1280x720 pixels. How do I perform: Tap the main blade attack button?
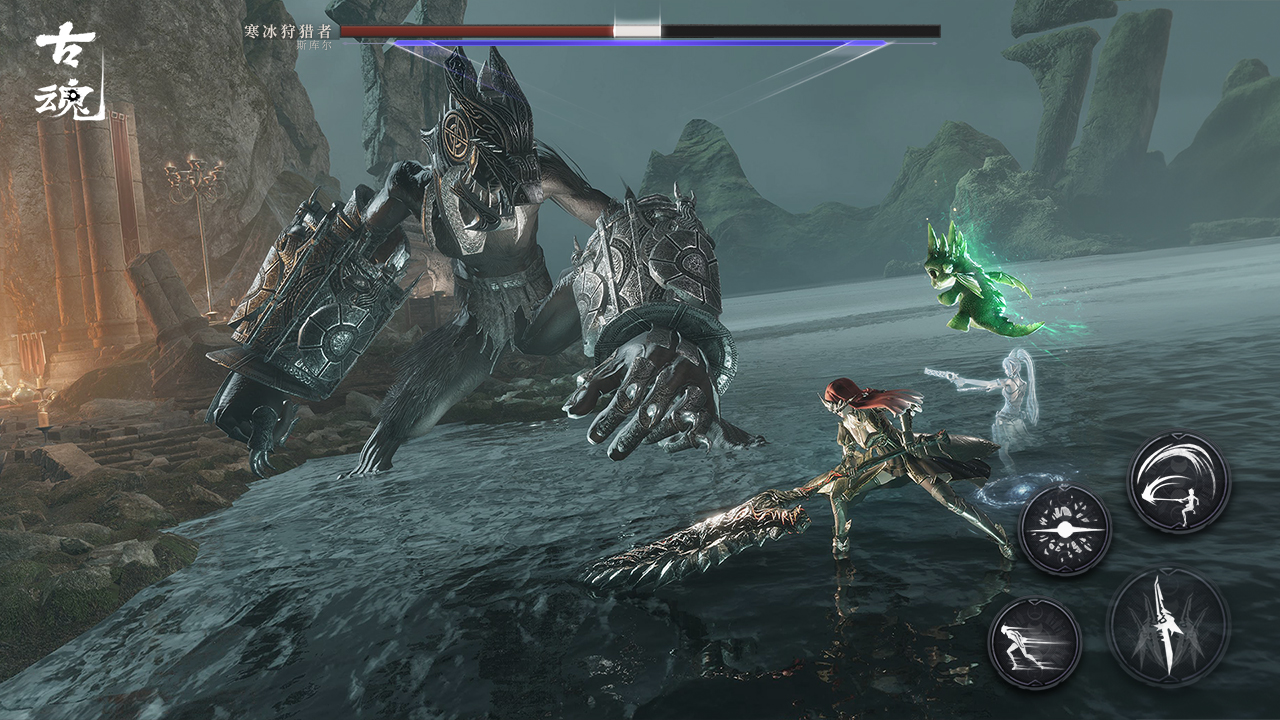(x=1168, y=627)
